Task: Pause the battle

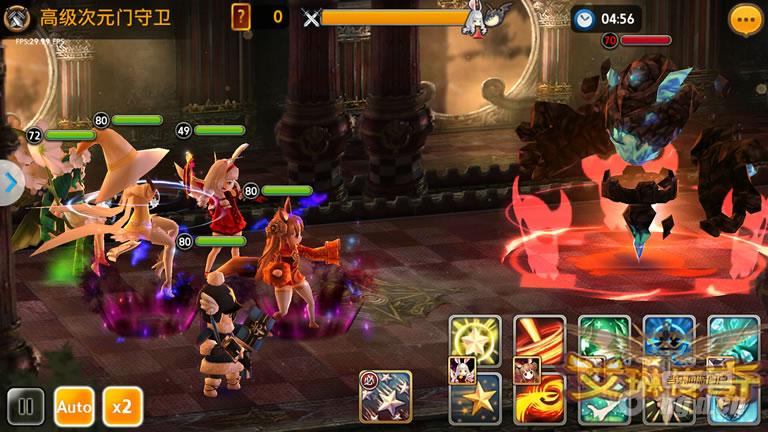Action: click(24, 407)
